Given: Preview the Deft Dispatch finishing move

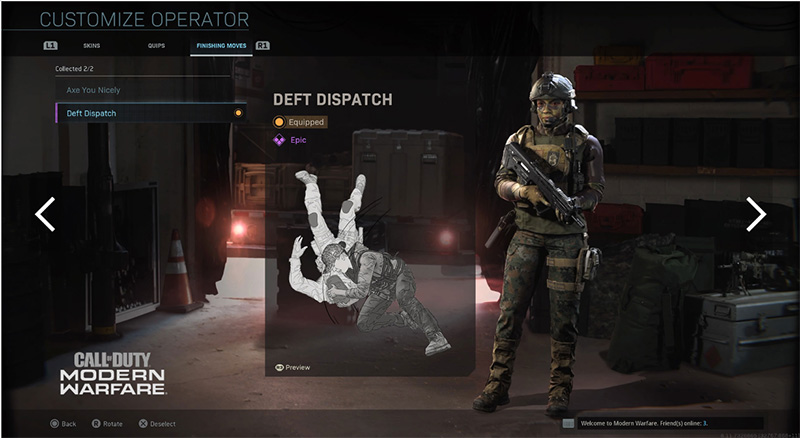Looking at the screenshot, I should click(292, 368).
